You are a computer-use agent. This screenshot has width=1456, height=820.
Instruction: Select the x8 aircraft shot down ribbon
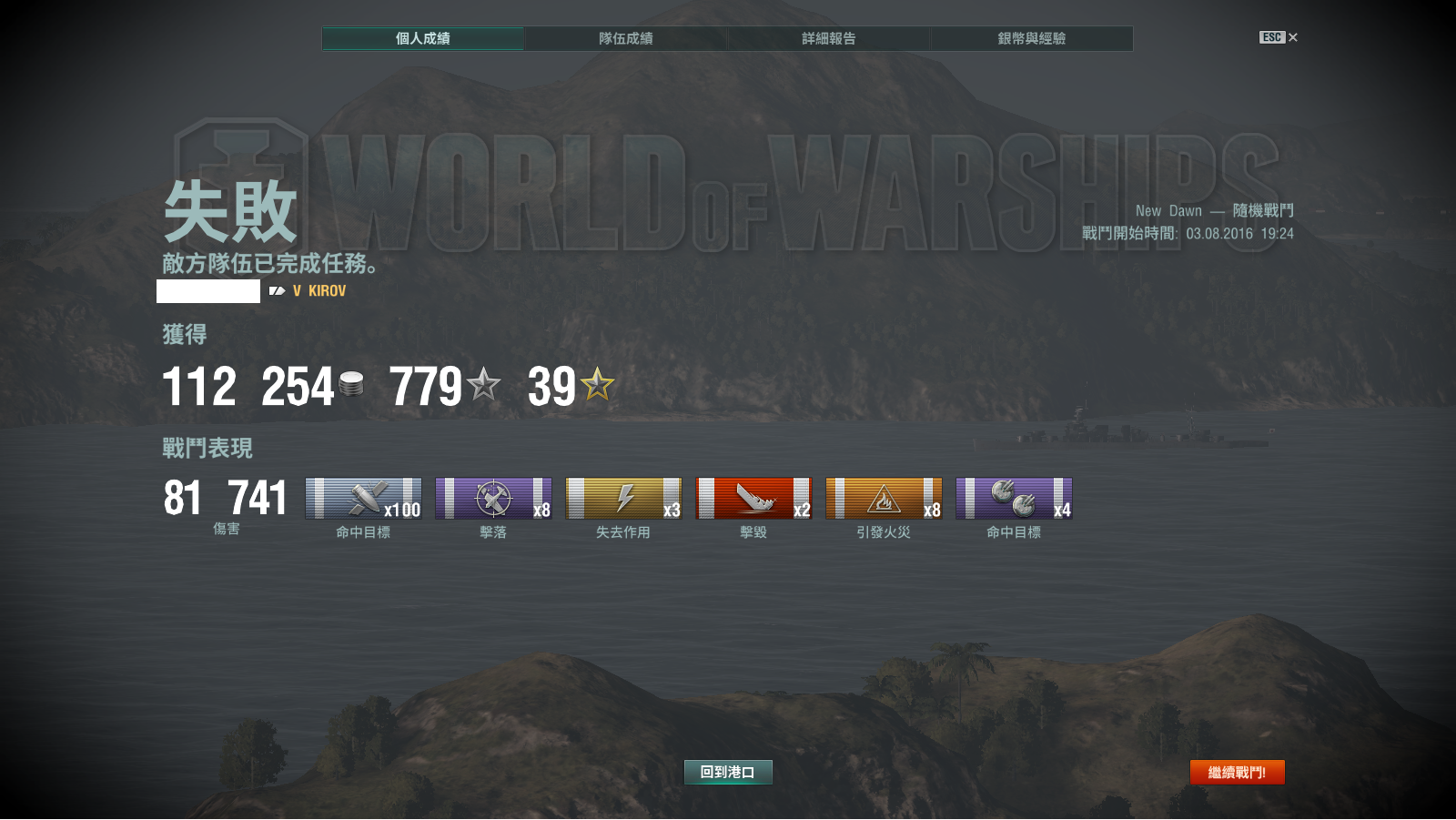pos(493,499)
